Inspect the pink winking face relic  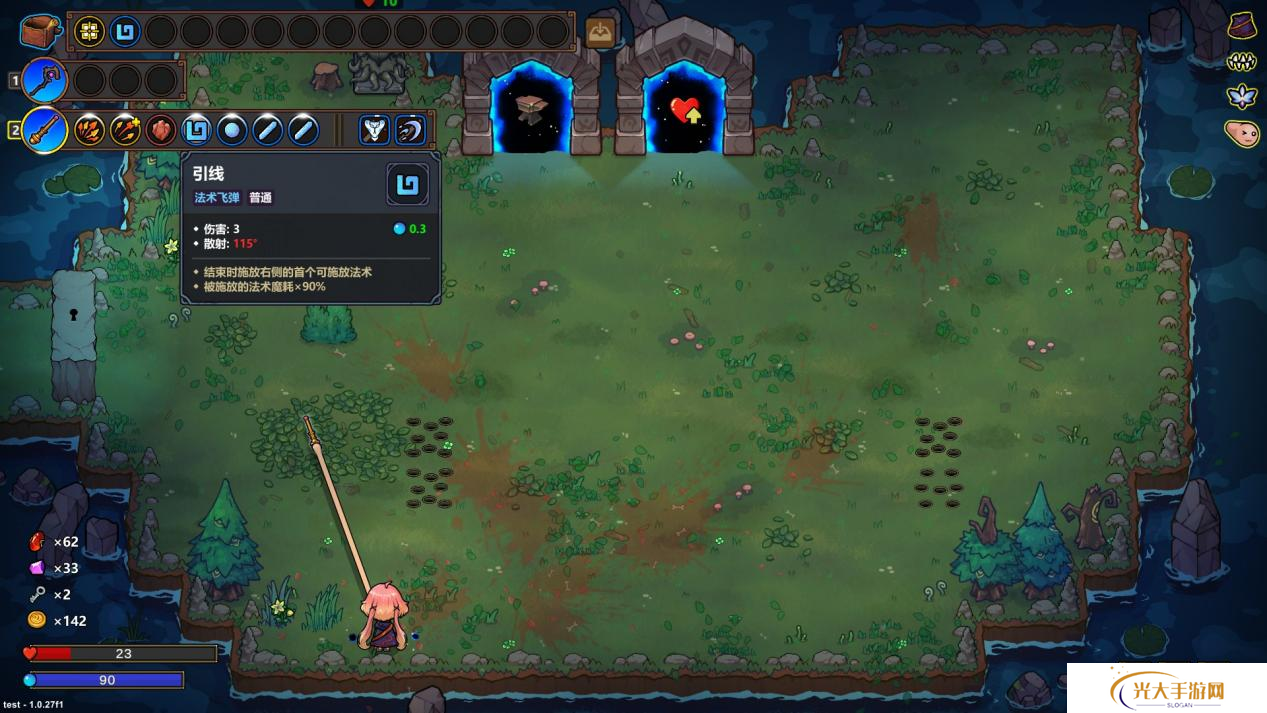click(x=1242, y=133)
